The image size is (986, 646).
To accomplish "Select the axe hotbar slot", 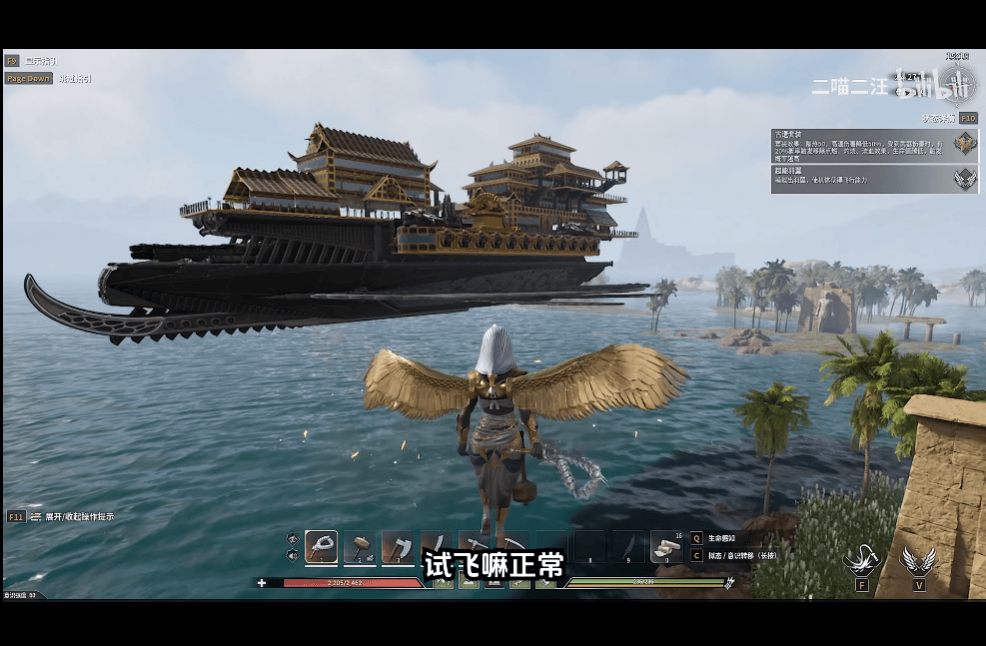I will tap(397, 546).
